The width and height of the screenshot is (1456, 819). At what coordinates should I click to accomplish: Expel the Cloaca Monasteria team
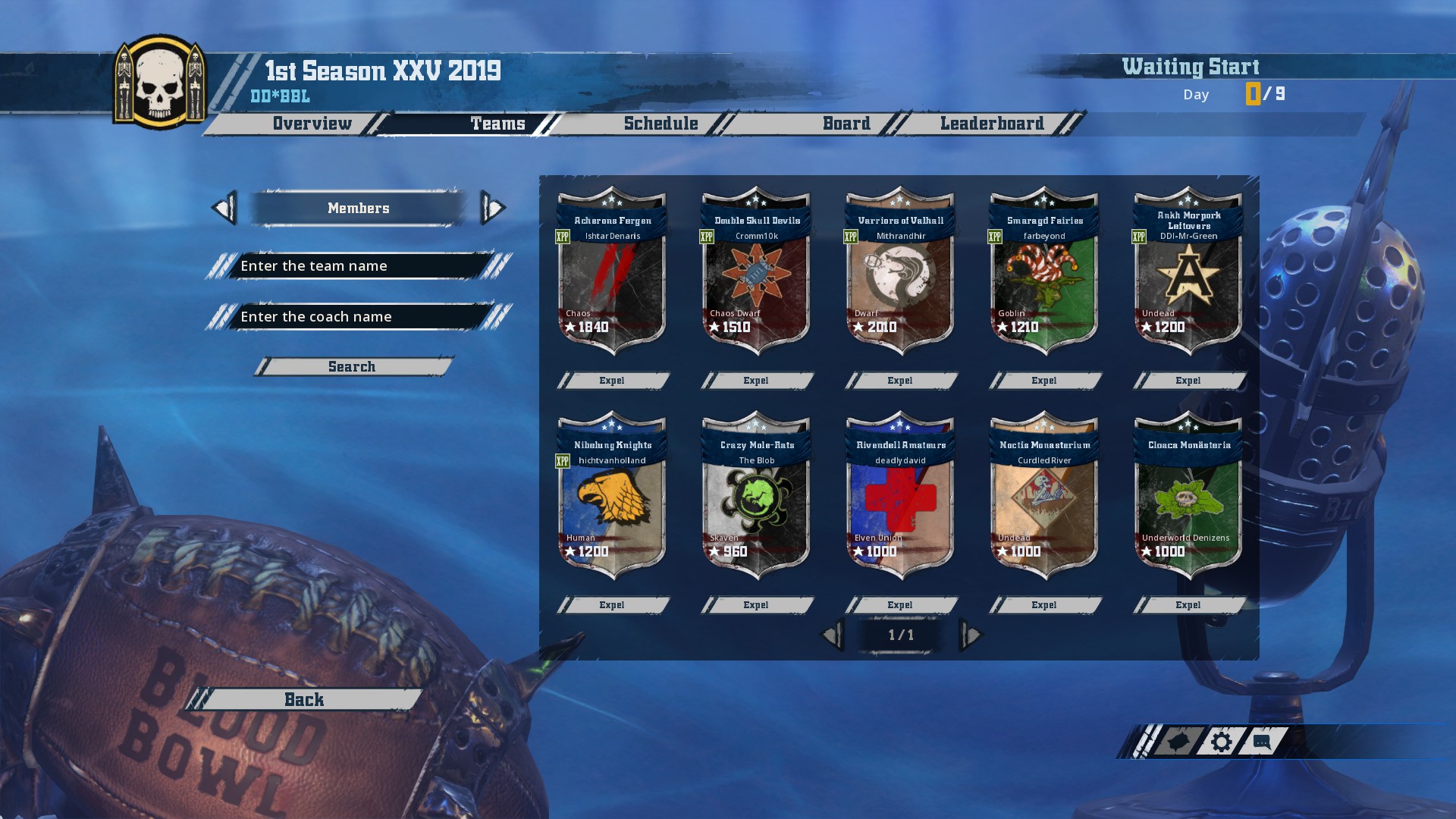pyautogui.click(x=1188, y=605)
